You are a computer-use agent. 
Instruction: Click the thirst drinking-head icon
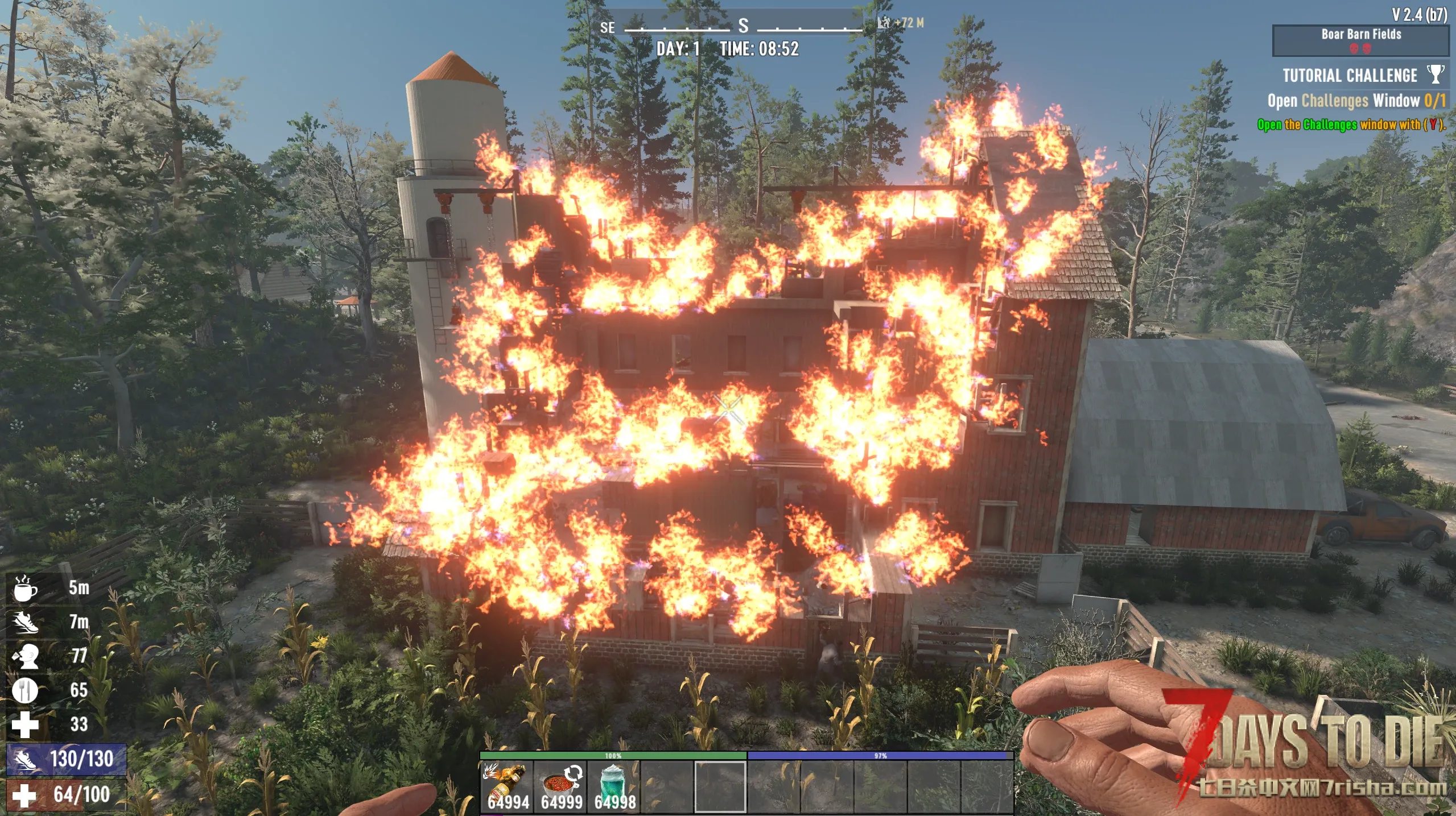click(x=25, y=656)
